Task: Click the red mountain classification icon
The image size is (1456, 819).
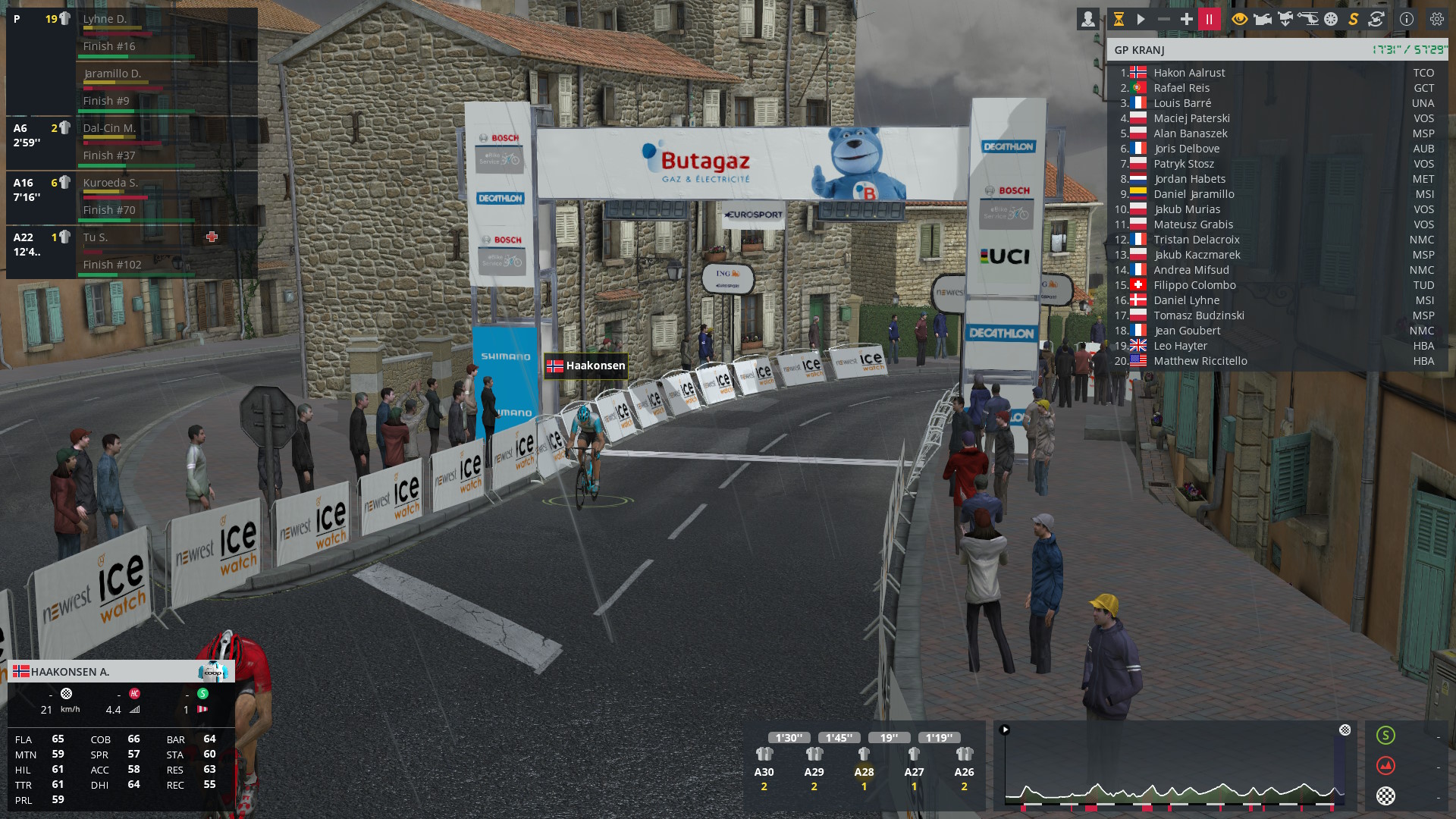Action: pyautogui.click(x=1385, y=765)
